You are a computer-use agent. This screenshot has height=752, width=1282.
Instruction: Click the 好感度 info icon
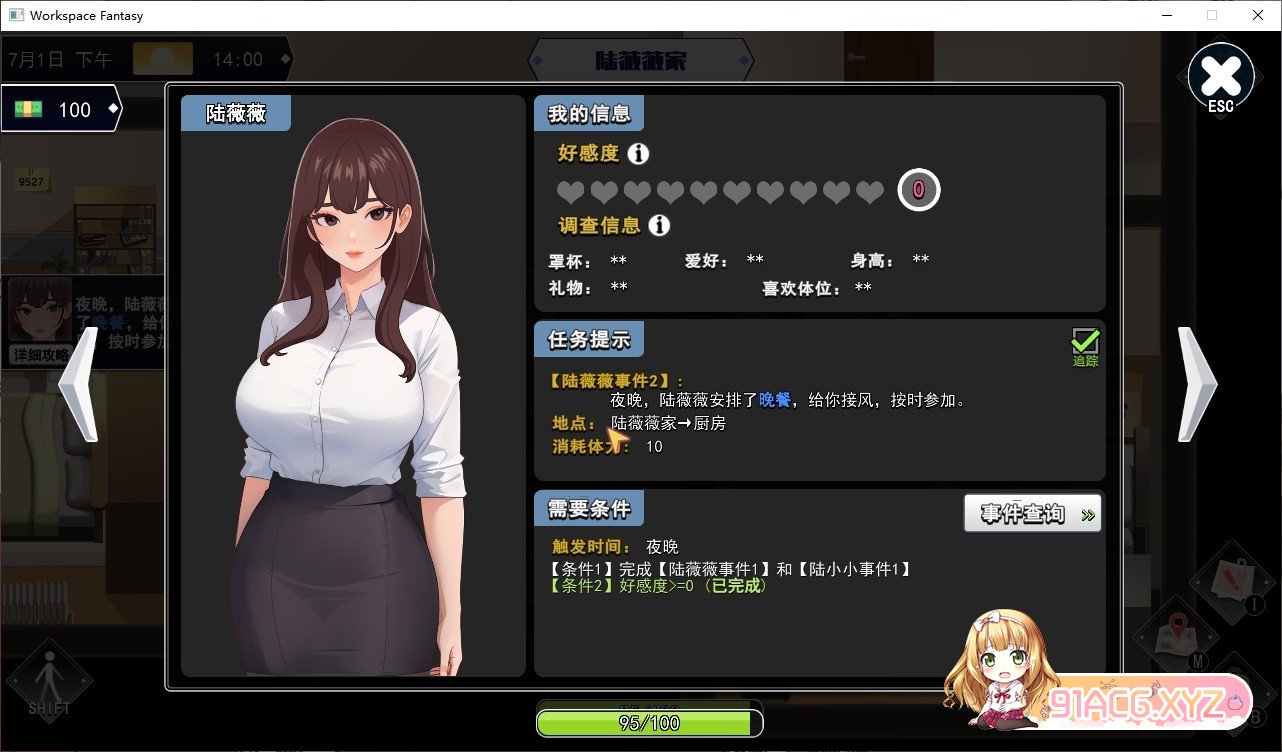(x=638, y=154)
